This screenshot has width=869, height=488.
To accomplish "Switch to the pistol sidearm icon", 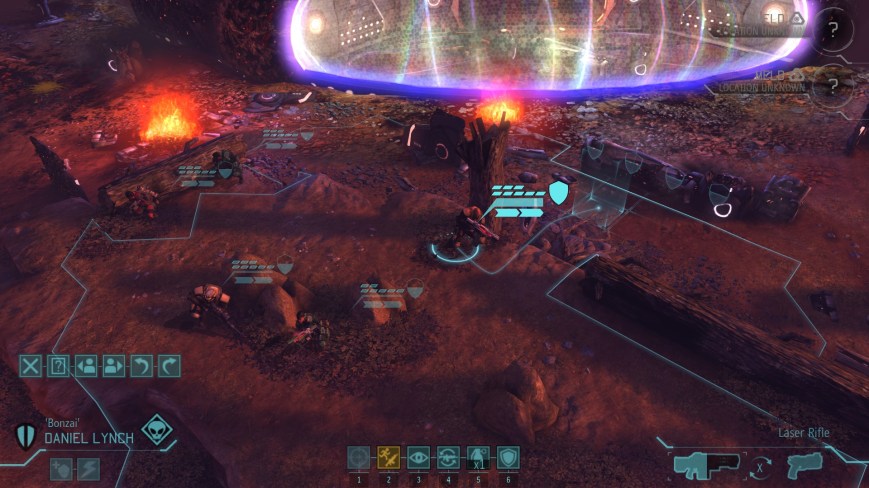I will click(x=804, y=465).
